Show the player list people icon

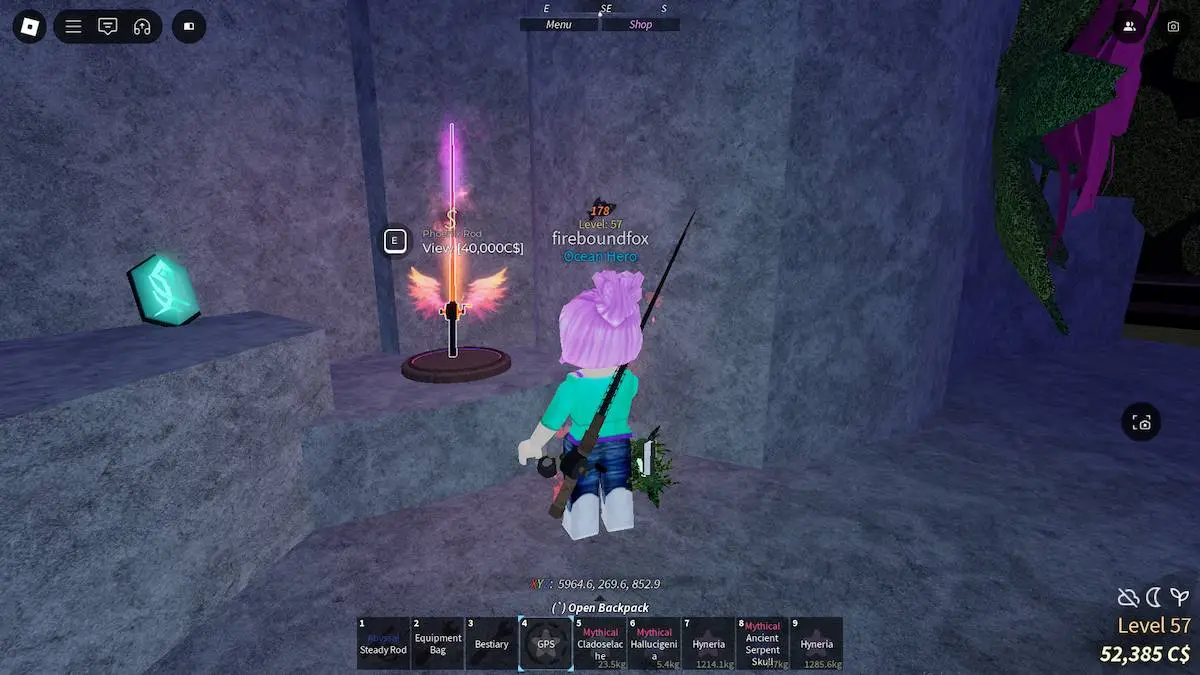tap(1129, 27)
